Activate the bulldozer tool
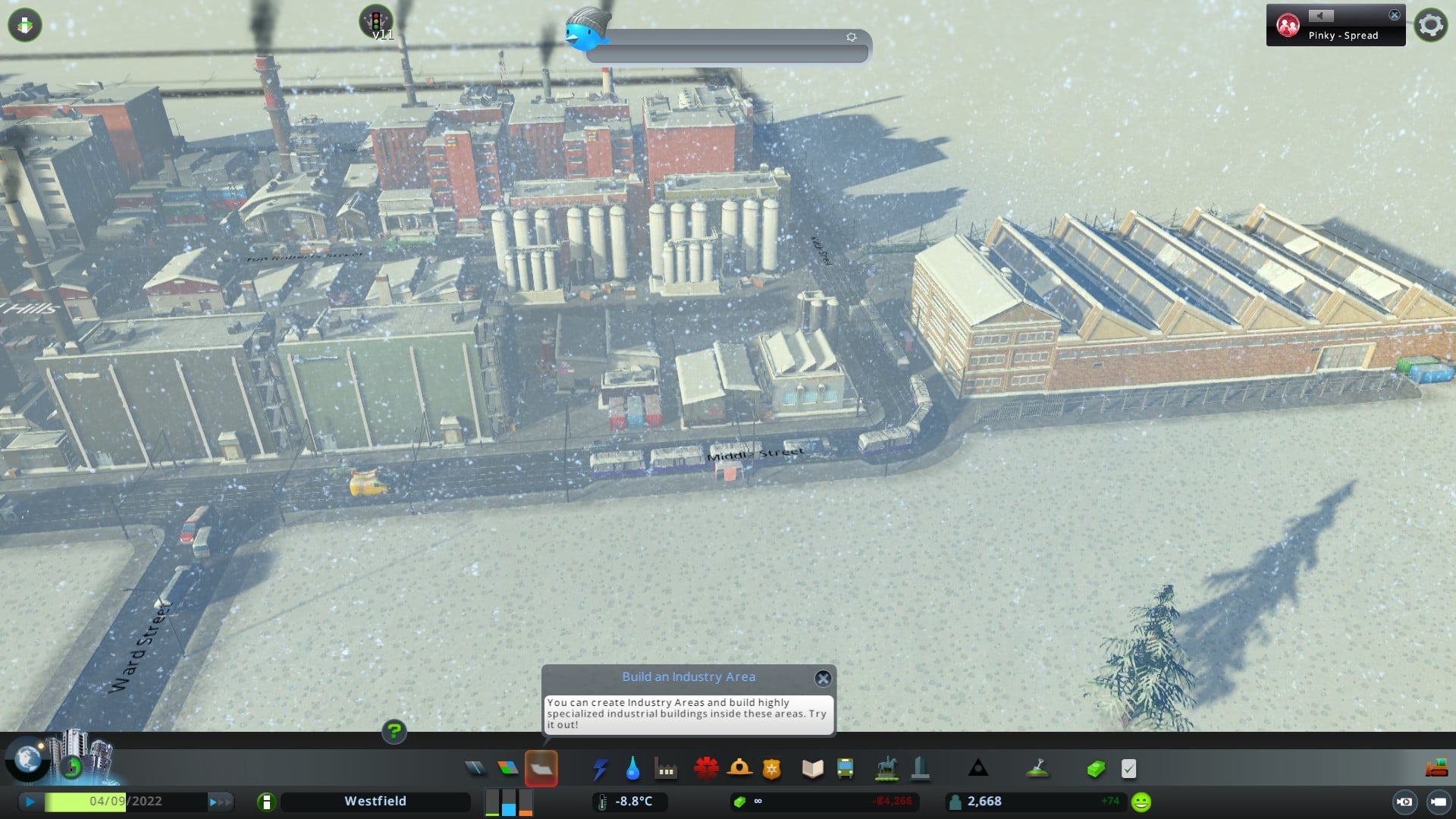The width and height of the screenshot is (1456, 819). tap(1436, 769)
